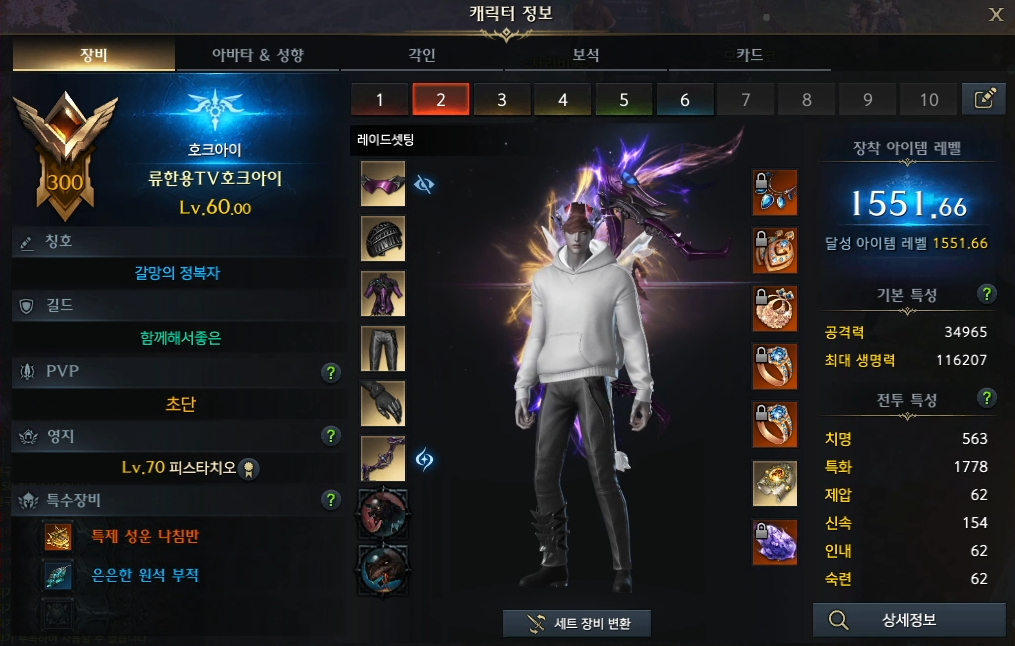Open the 세트 장비 변환 button
This screenshot has width=1015, height=646.
577,623
